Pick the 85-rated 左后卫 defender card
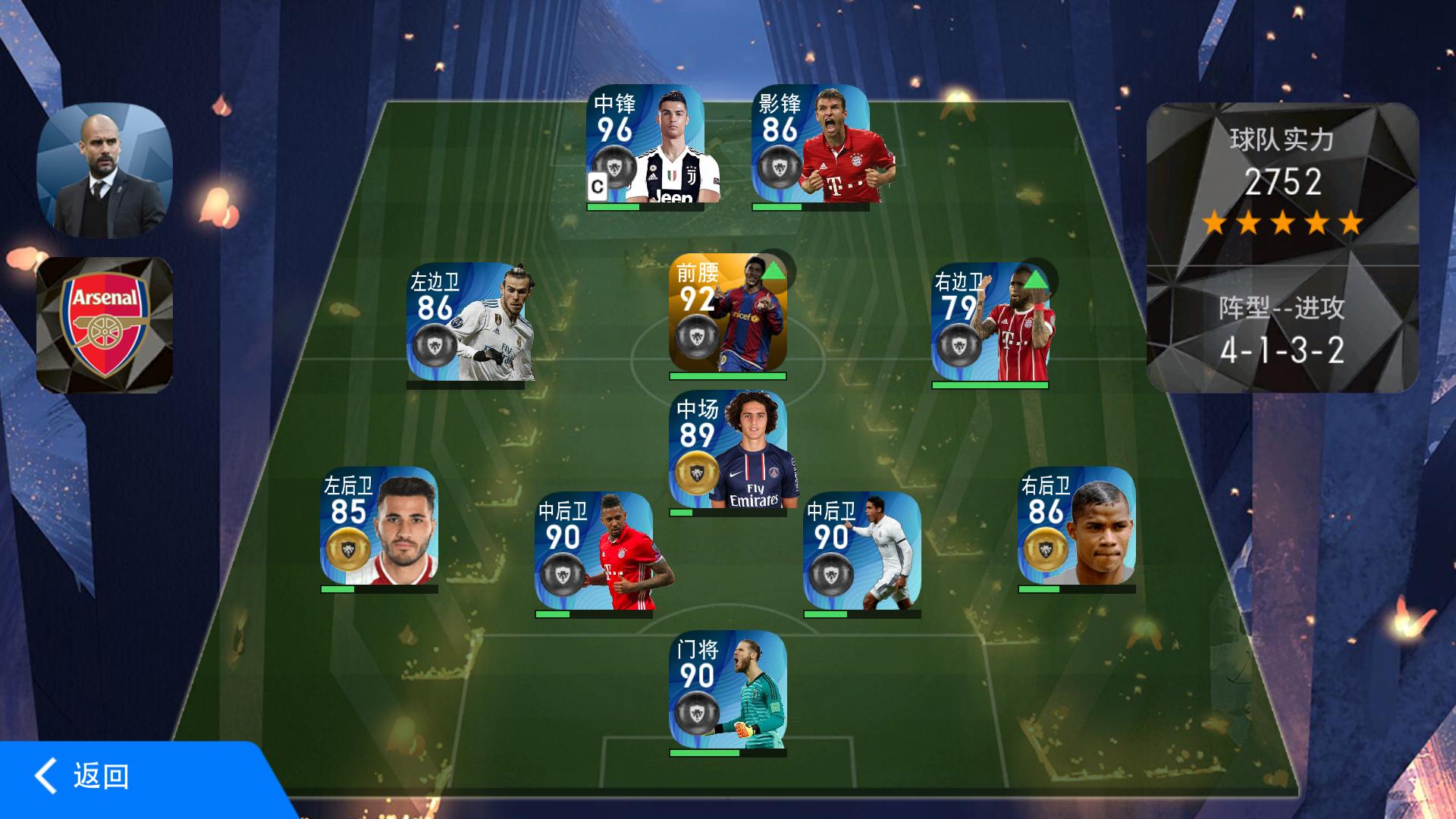This screenshot has width=1456, height=819. coord(379,526)
